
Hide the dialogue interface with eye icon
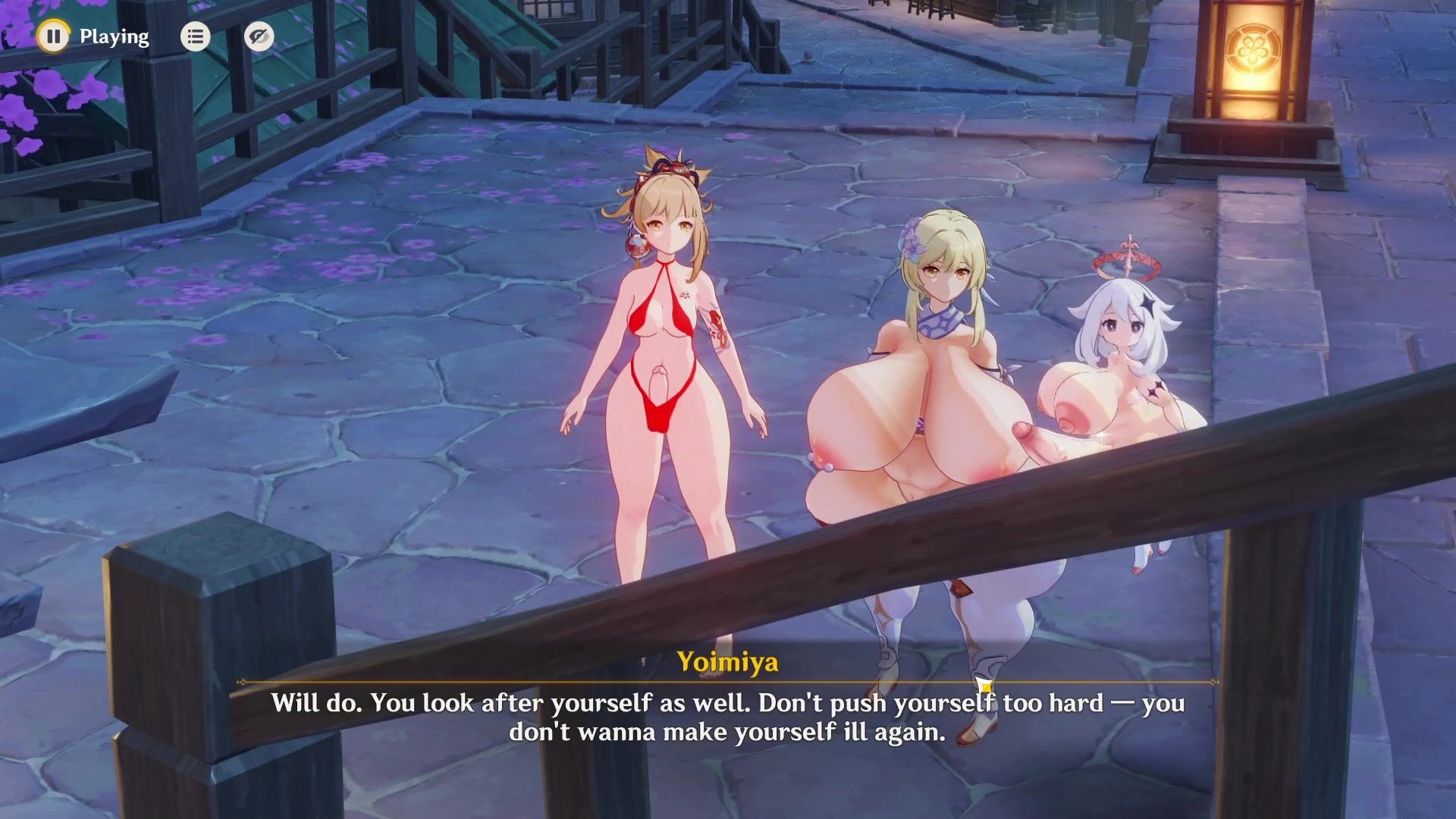[259, 36]
